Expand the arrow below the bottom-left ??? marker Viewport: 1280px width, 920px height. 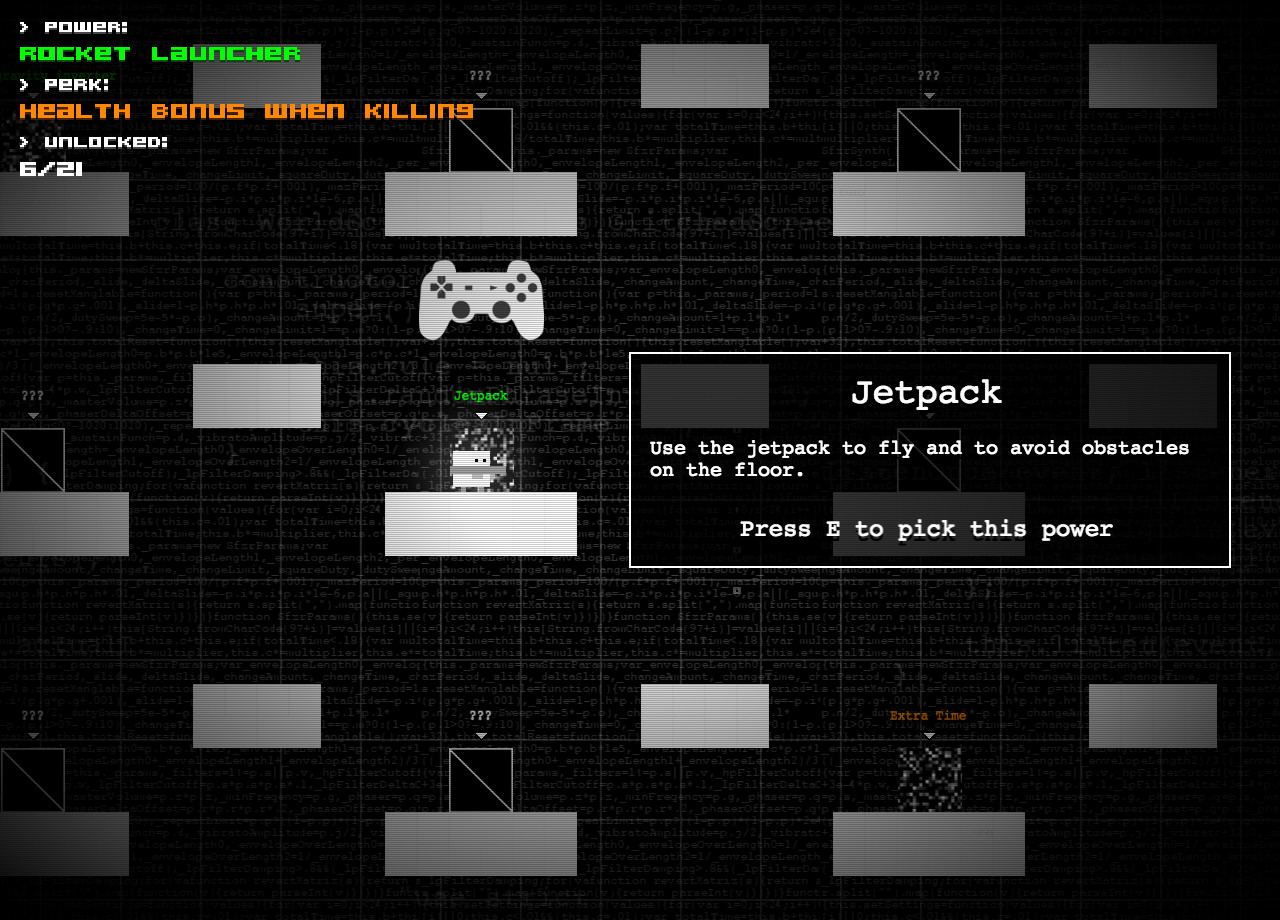click(x=32, y=735)
